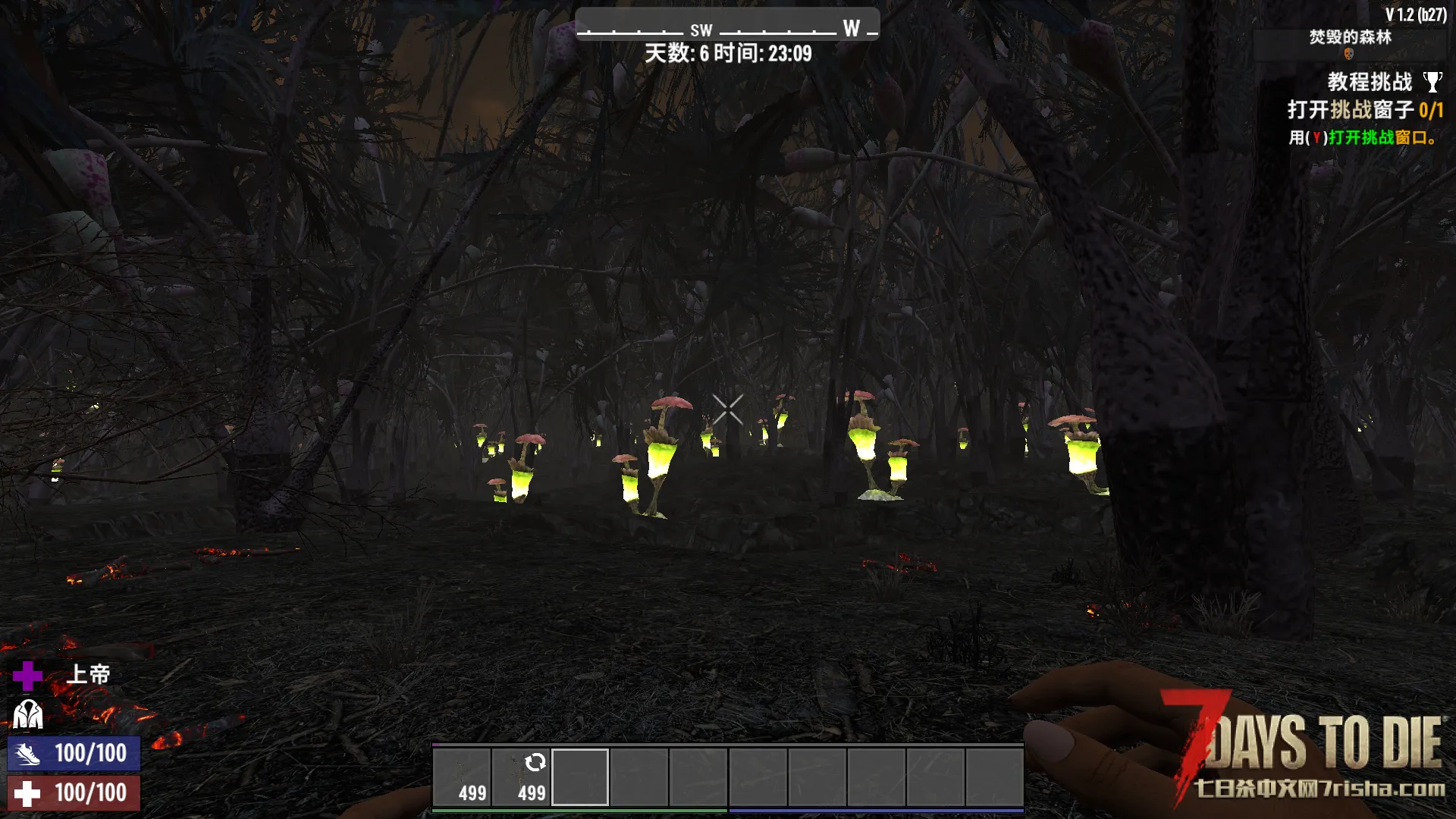
Task: Click the purple cross 上帝 buff icon
Action: pyautogui.click(x=28, y=675)
